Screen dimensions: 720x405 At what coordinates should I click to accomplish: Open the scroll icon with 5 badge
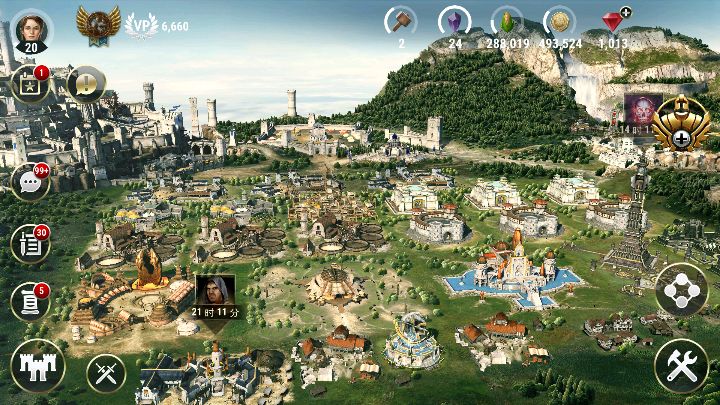[29, 300]
